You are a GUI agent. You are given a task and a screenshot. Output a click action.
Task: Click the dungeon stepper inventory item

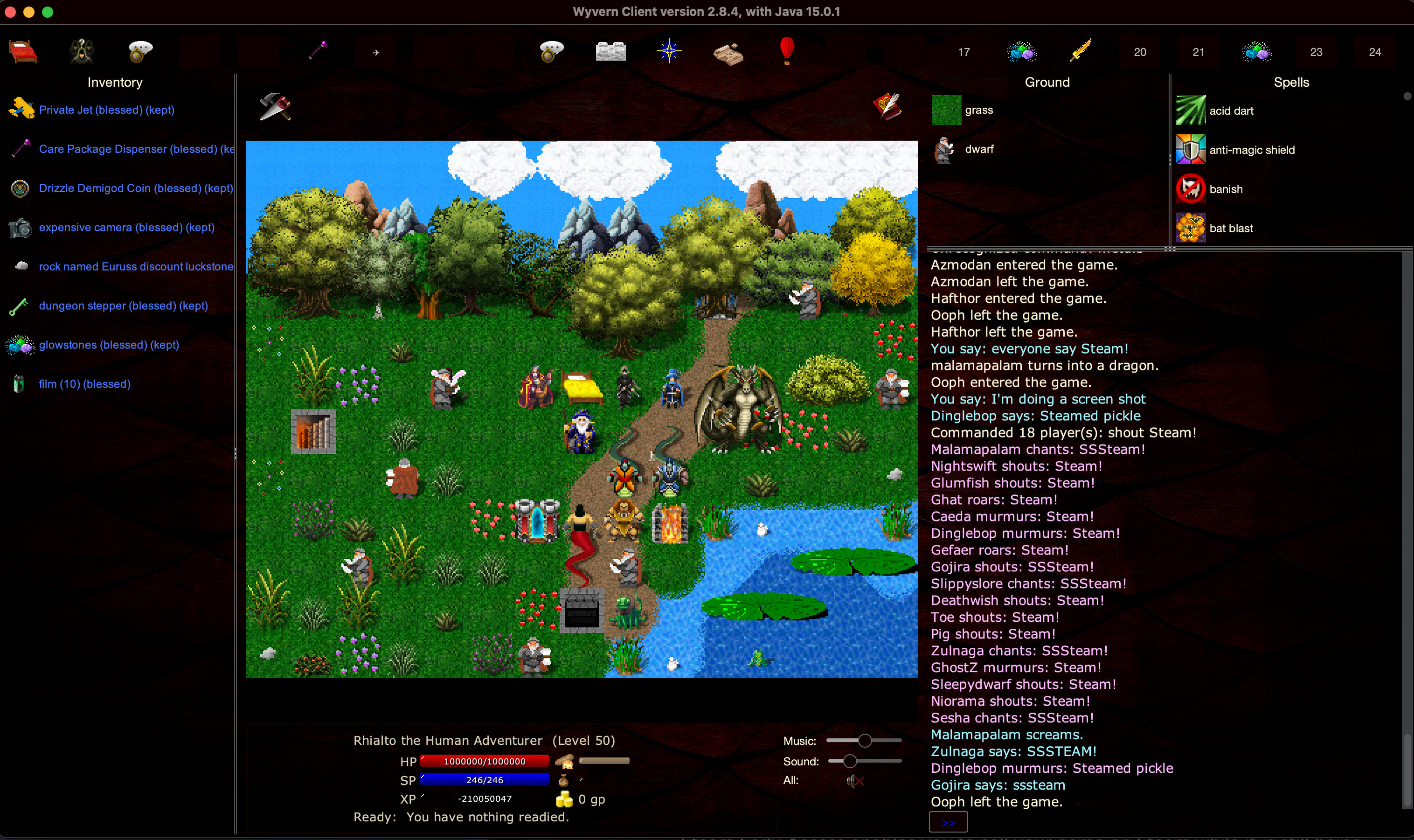pyautogui.click(x=123, y=305)
